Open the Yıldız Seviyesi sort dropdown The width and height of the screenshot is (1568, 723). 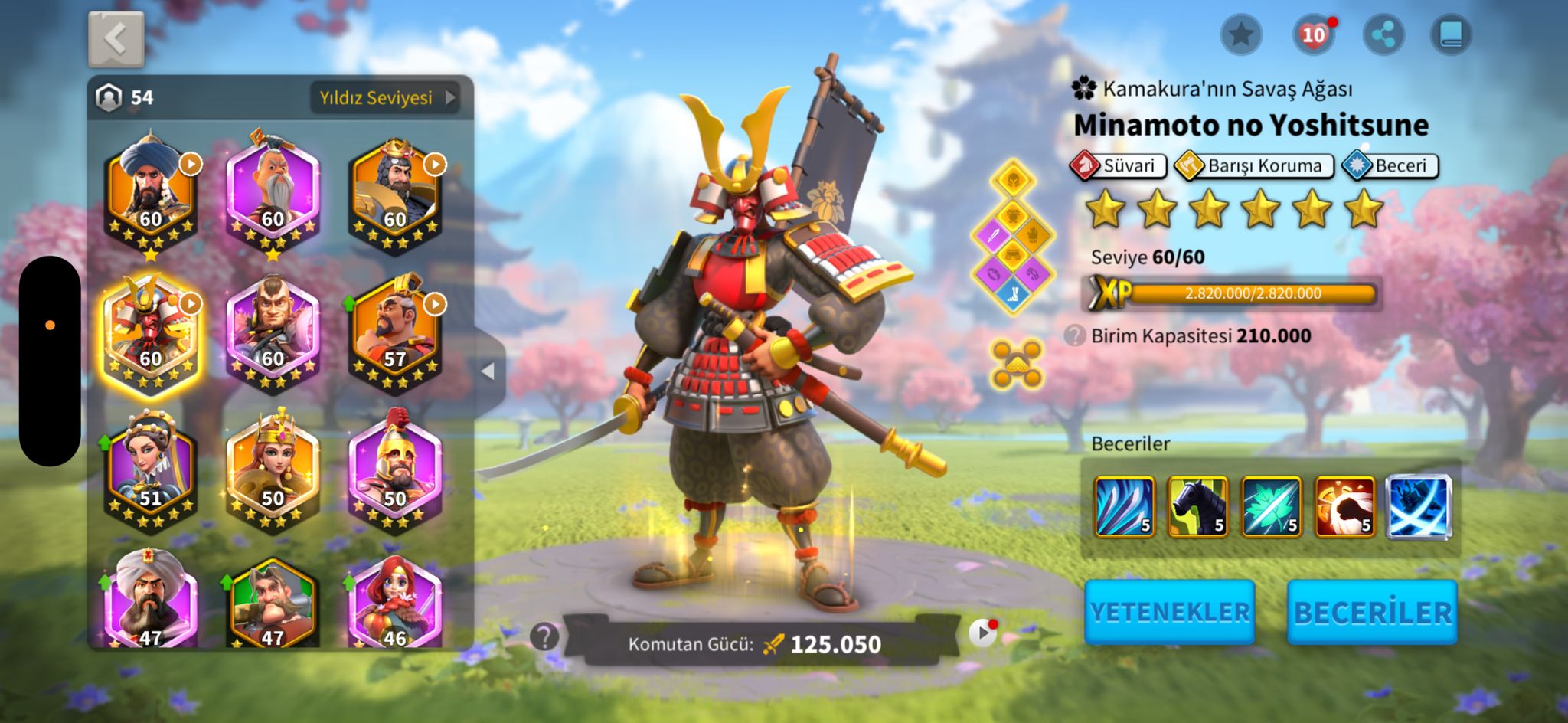pos(386,98)
